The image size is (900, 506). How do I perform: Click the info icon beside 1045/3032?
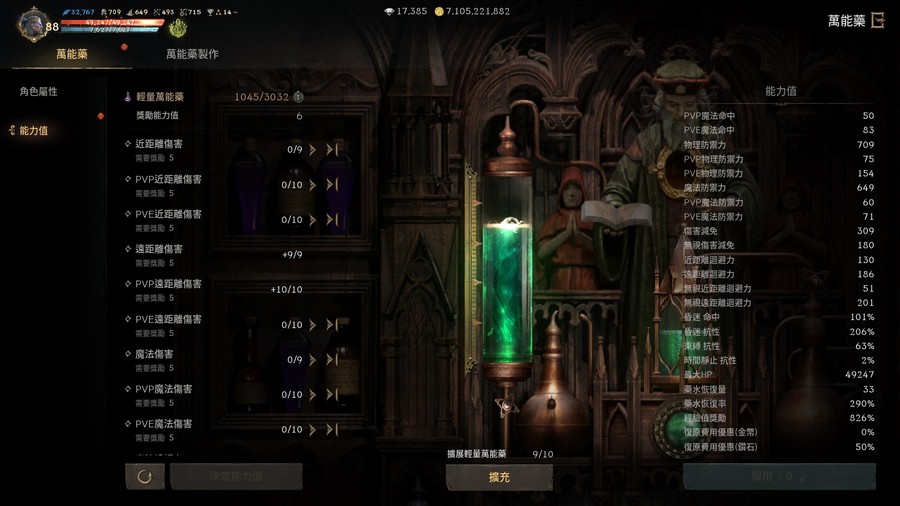click(298, 97)
